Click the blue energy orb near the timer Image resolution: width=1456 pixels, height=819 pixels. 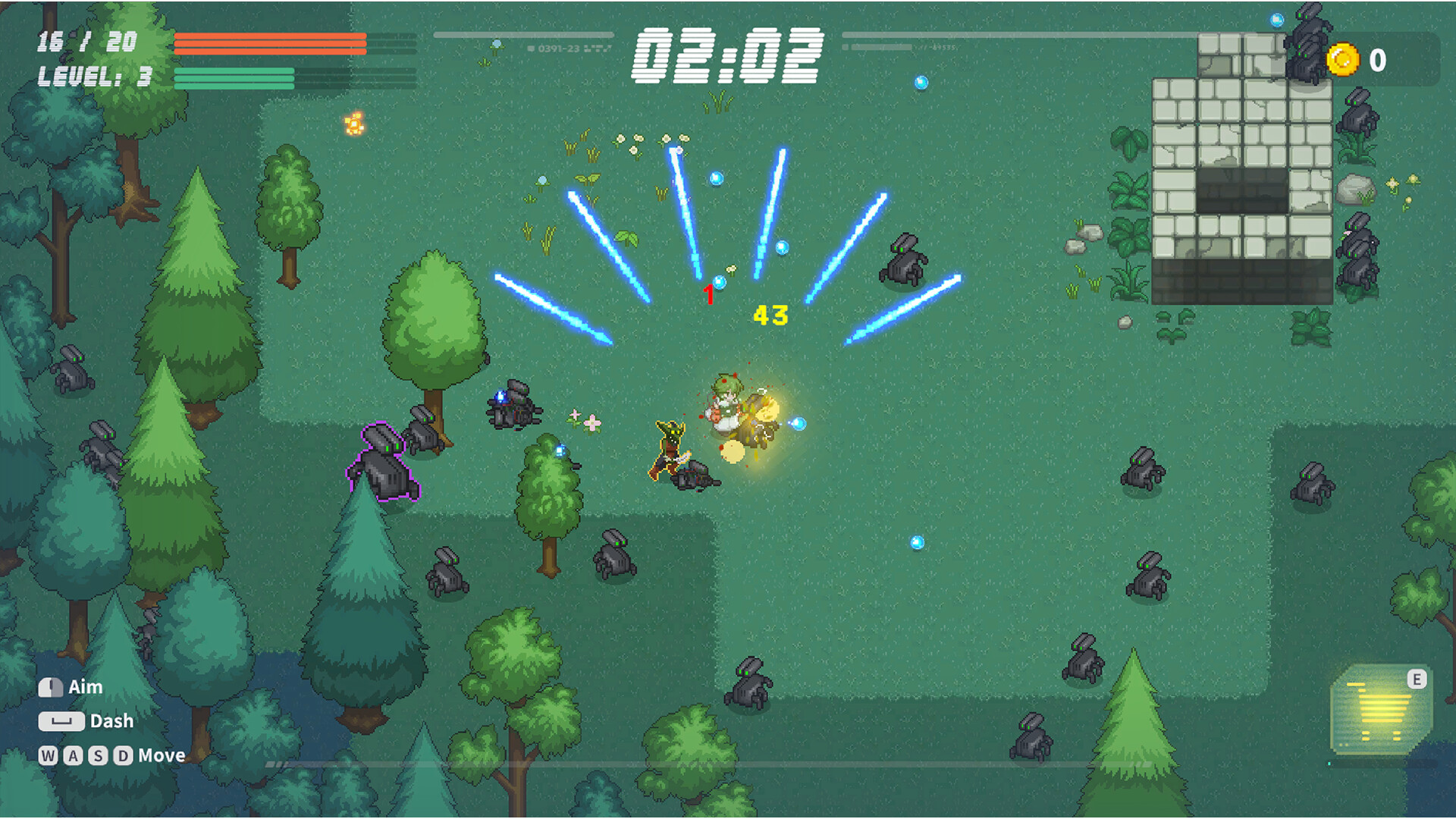[922, 83]
